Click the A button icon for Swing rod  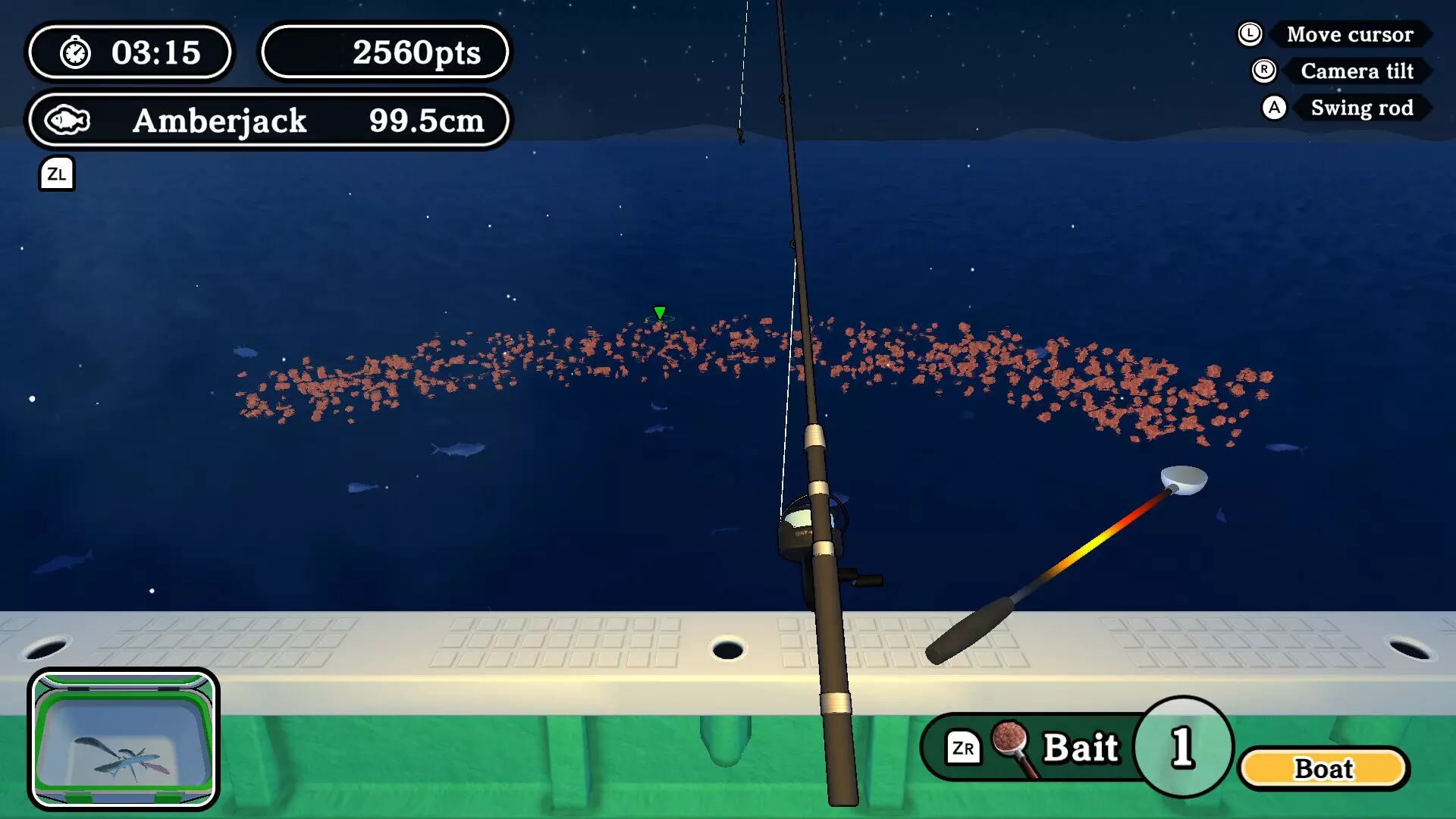coord(1275,108)
